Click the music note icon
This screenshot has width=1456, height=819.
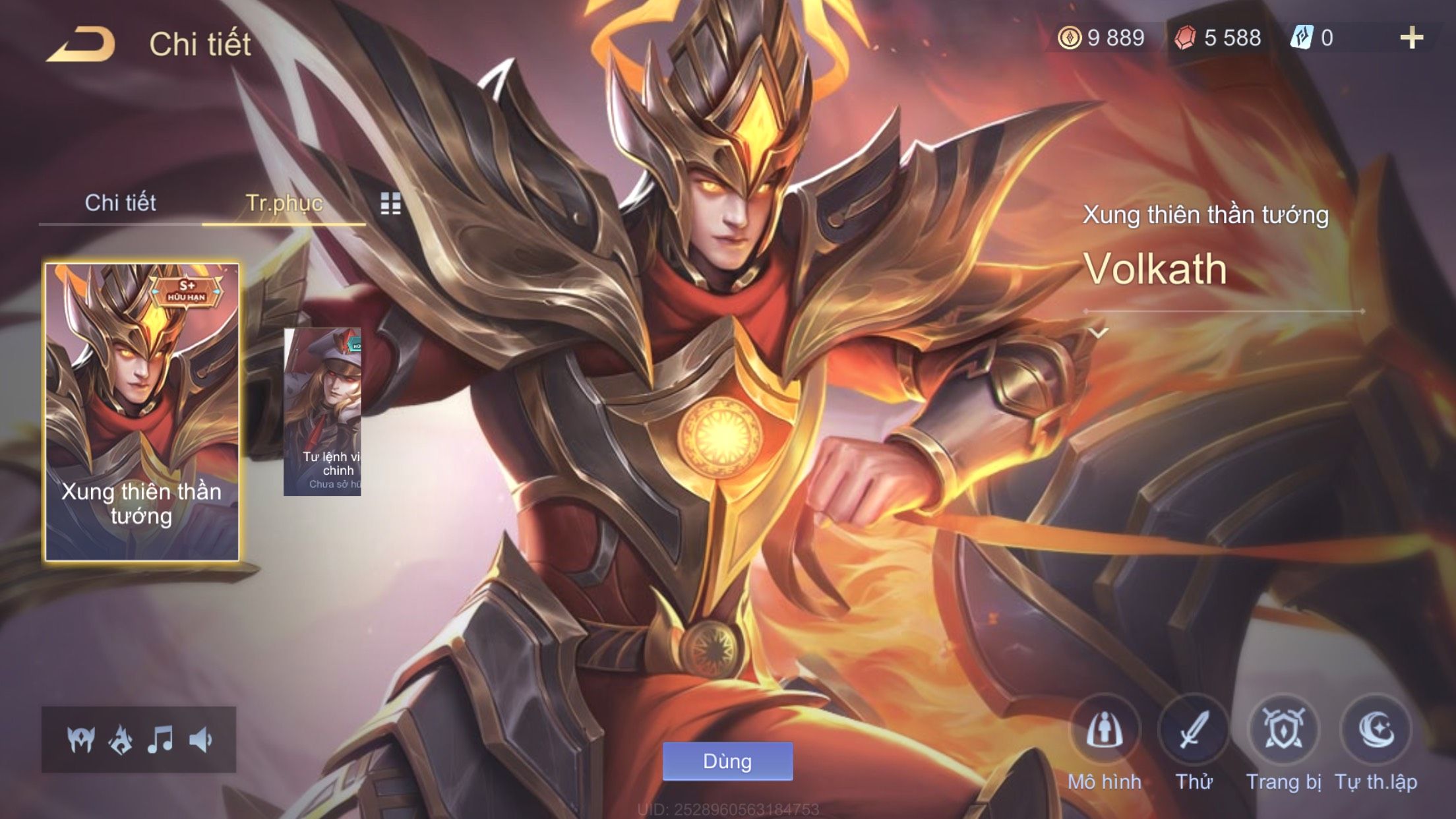(160, 740)
